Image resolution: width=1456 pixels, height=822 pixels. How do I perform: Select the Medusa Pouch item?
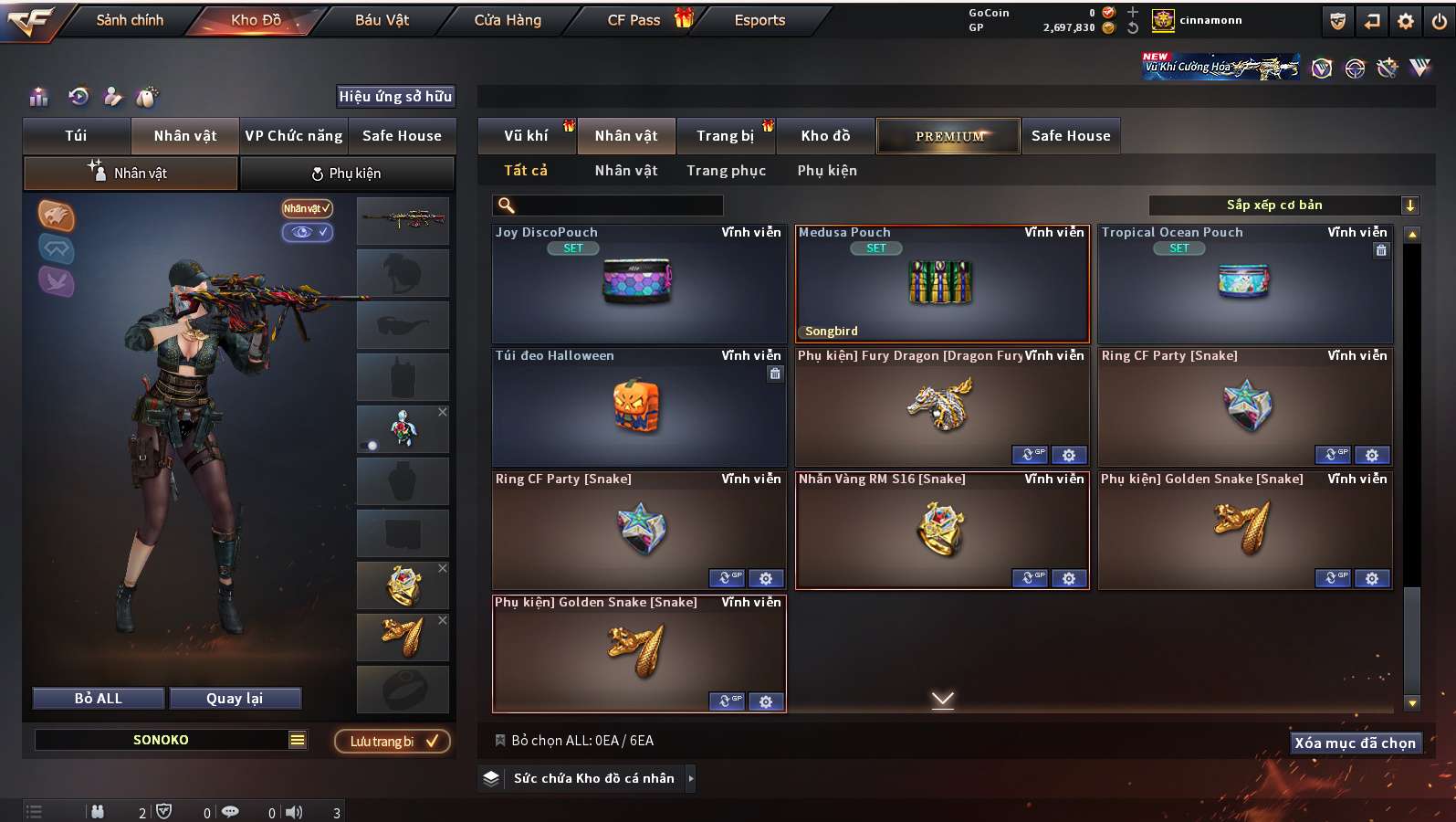(941, 284)
